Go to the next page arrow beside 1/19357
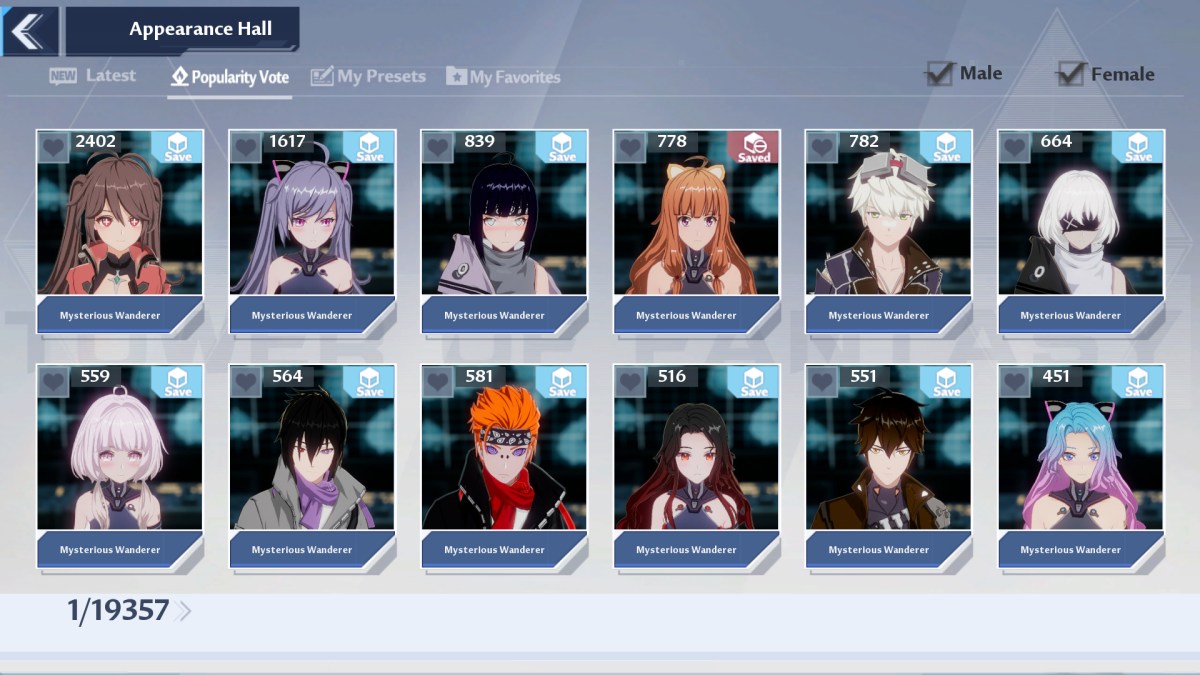This screenshot has height=675, width=1200. [183, 611]
